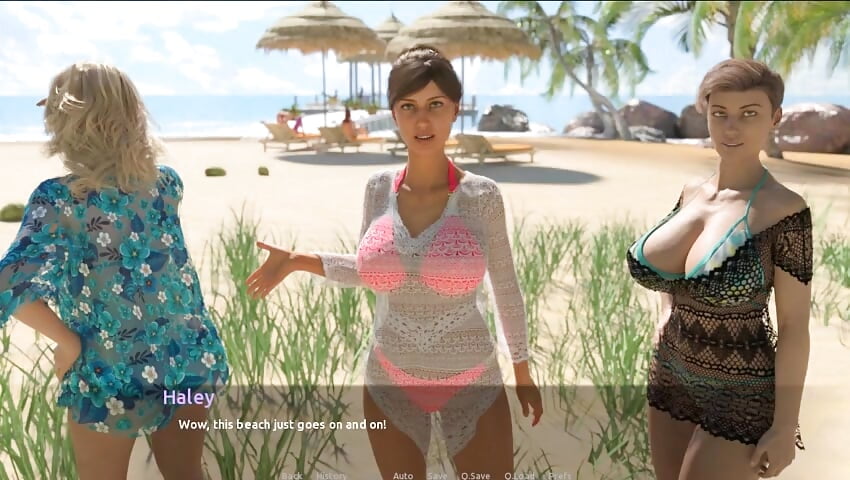Quick save with Q.Save
Screen dimensions: 850x480
(475, 476)
